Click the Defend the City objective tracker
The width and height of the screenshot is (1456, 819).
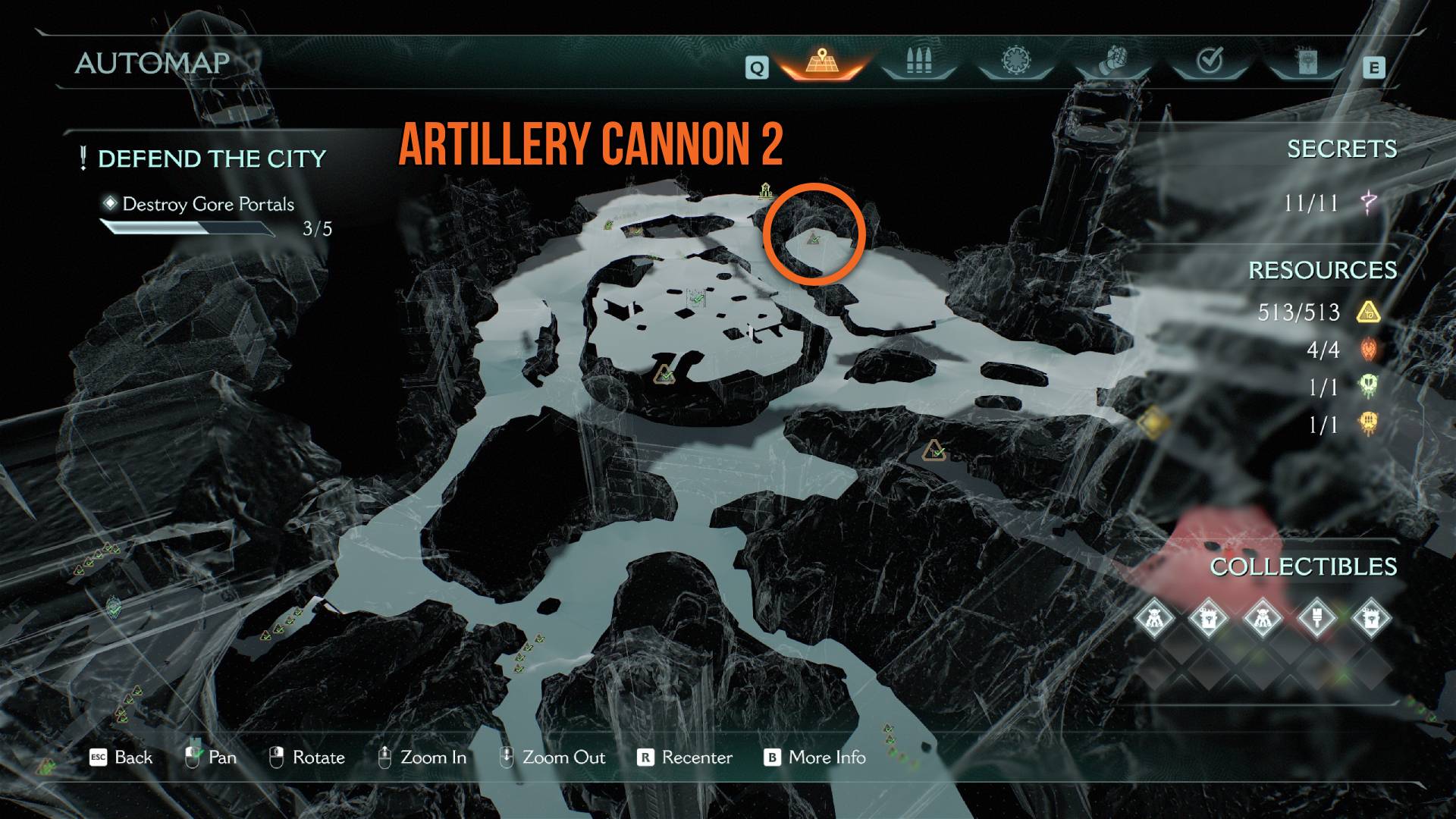click(211, 158)
